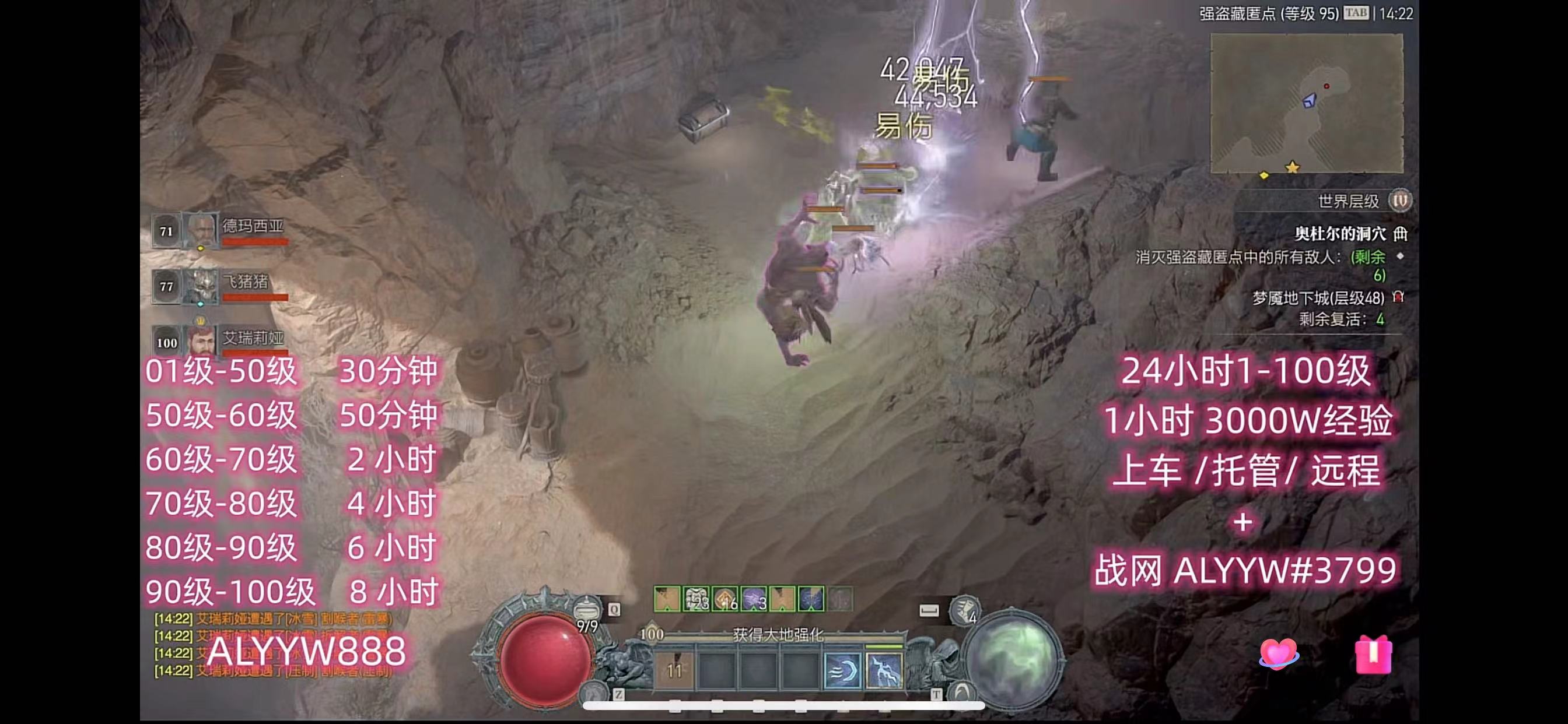Activate the wind crescent skill
Viewport: 1568px width, 724px height.
coord(842,670)
